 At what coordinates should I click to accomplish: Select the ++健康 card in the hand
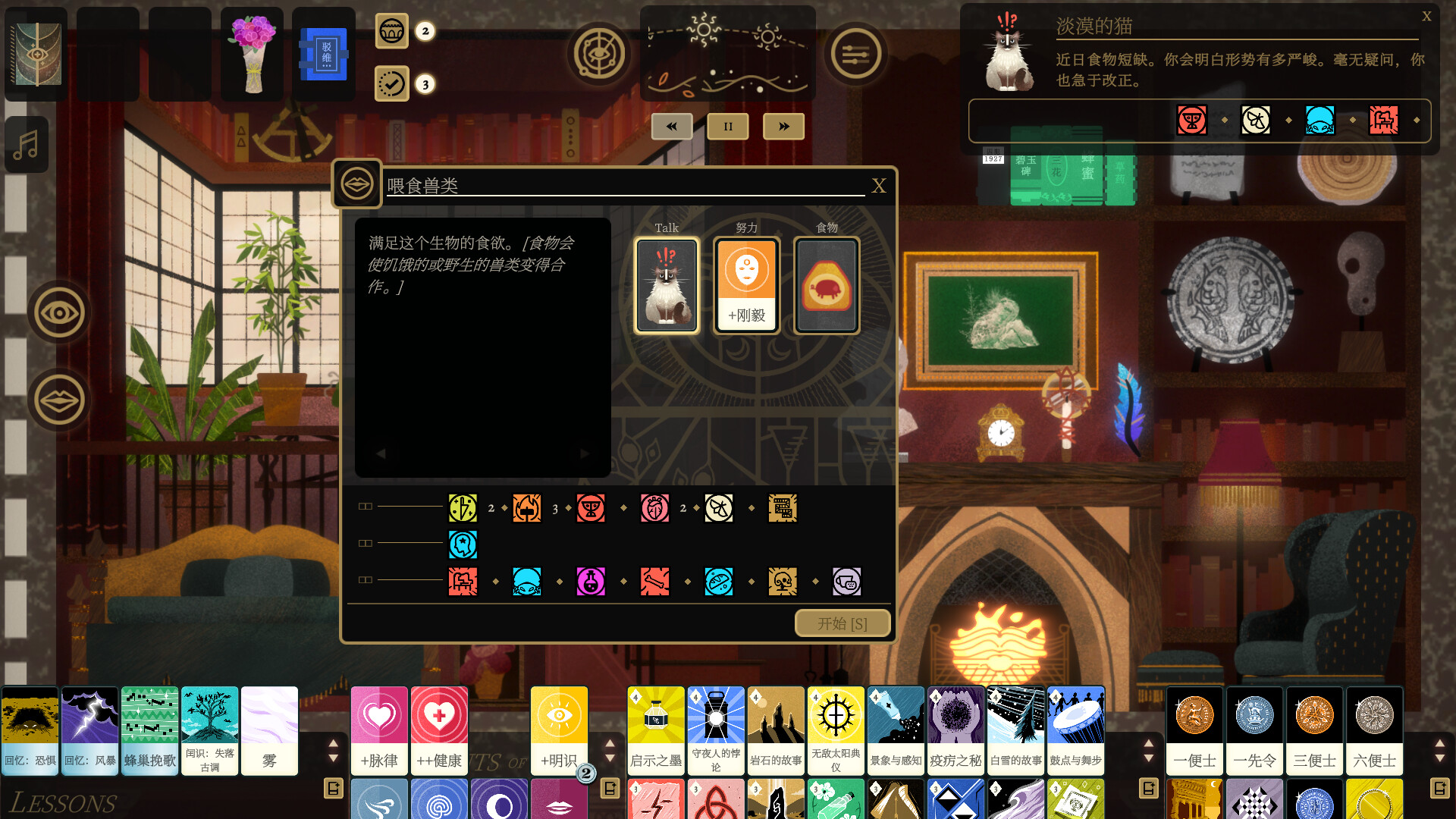click(x=439, y=730)
